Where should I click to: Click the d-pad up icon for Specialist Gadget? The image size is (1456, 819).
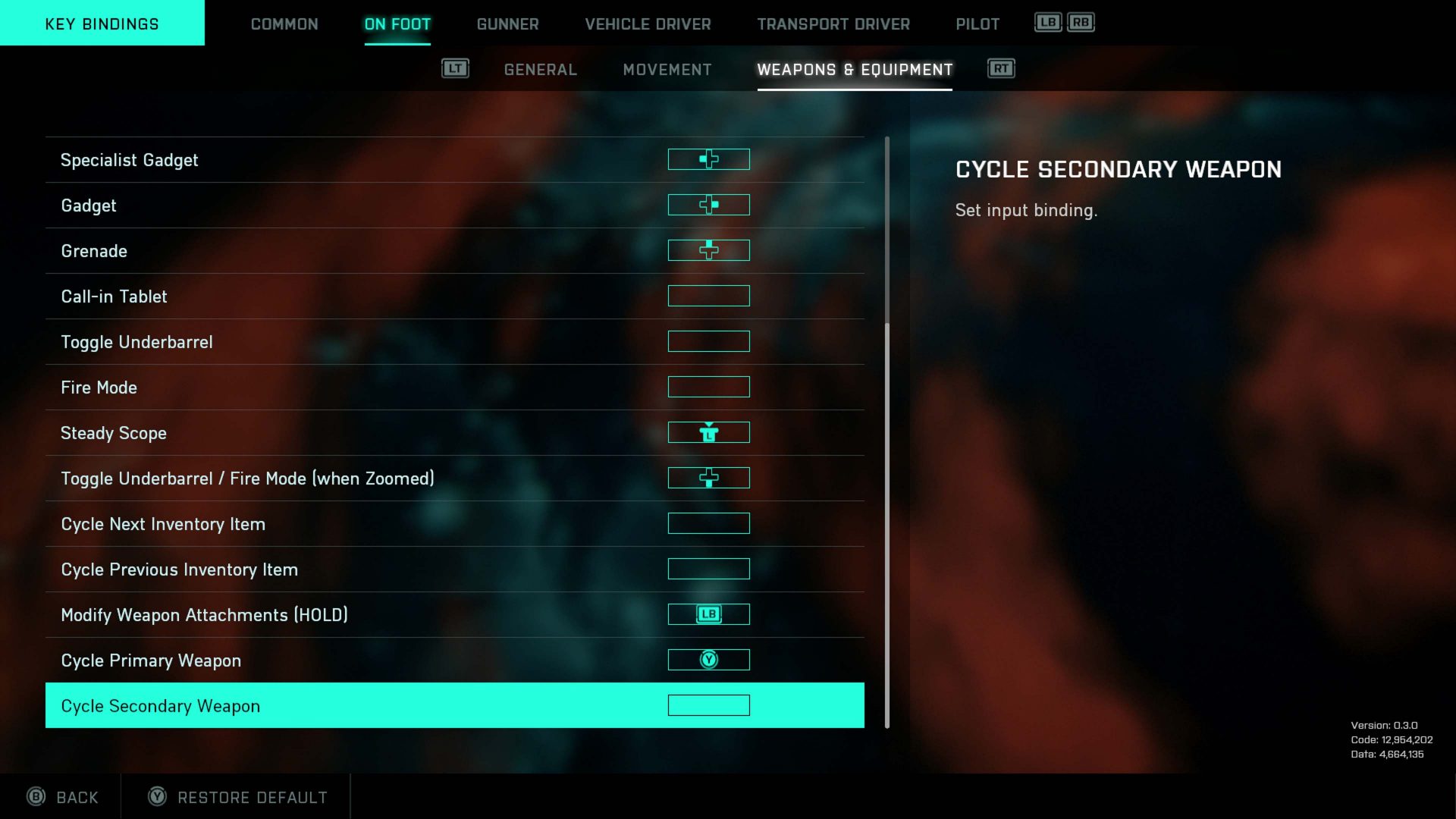[x=708, y=159]
